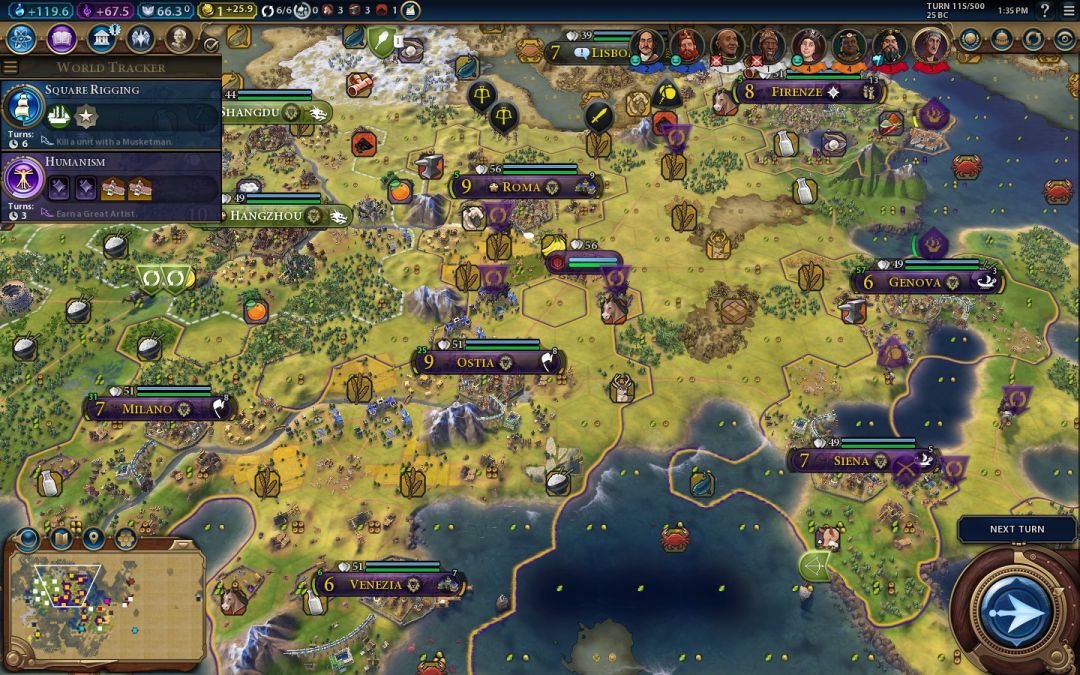This screenshot has width=1080, height=675.
Task: Click the Next Turn label button
Action: tap(1016, 529)
